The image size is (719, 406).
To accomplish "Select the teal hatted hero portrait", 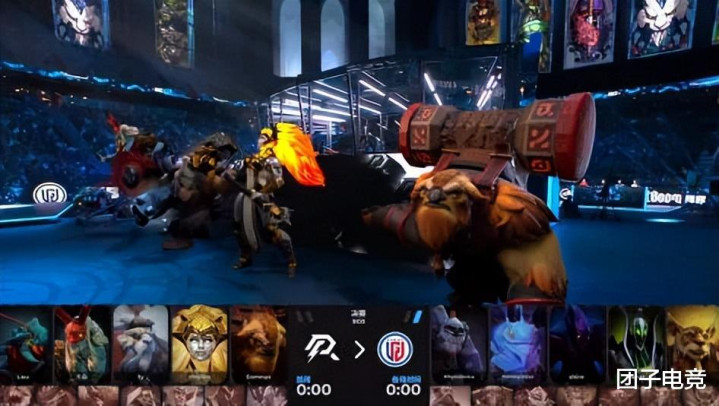I will pyautogui.click(x=26, y=345).
